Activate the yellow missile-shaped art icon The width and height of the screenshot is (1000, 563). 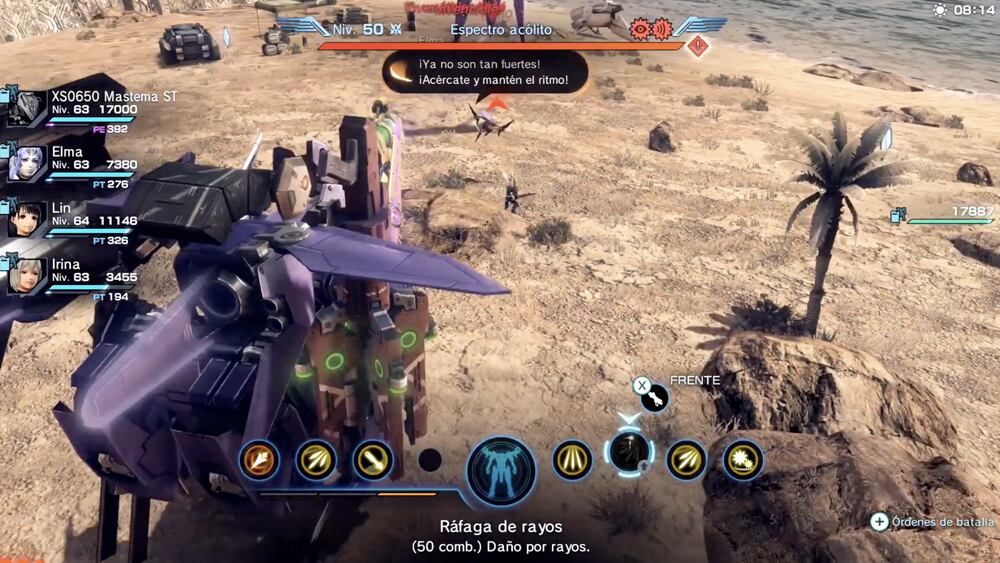click(372, 460)
